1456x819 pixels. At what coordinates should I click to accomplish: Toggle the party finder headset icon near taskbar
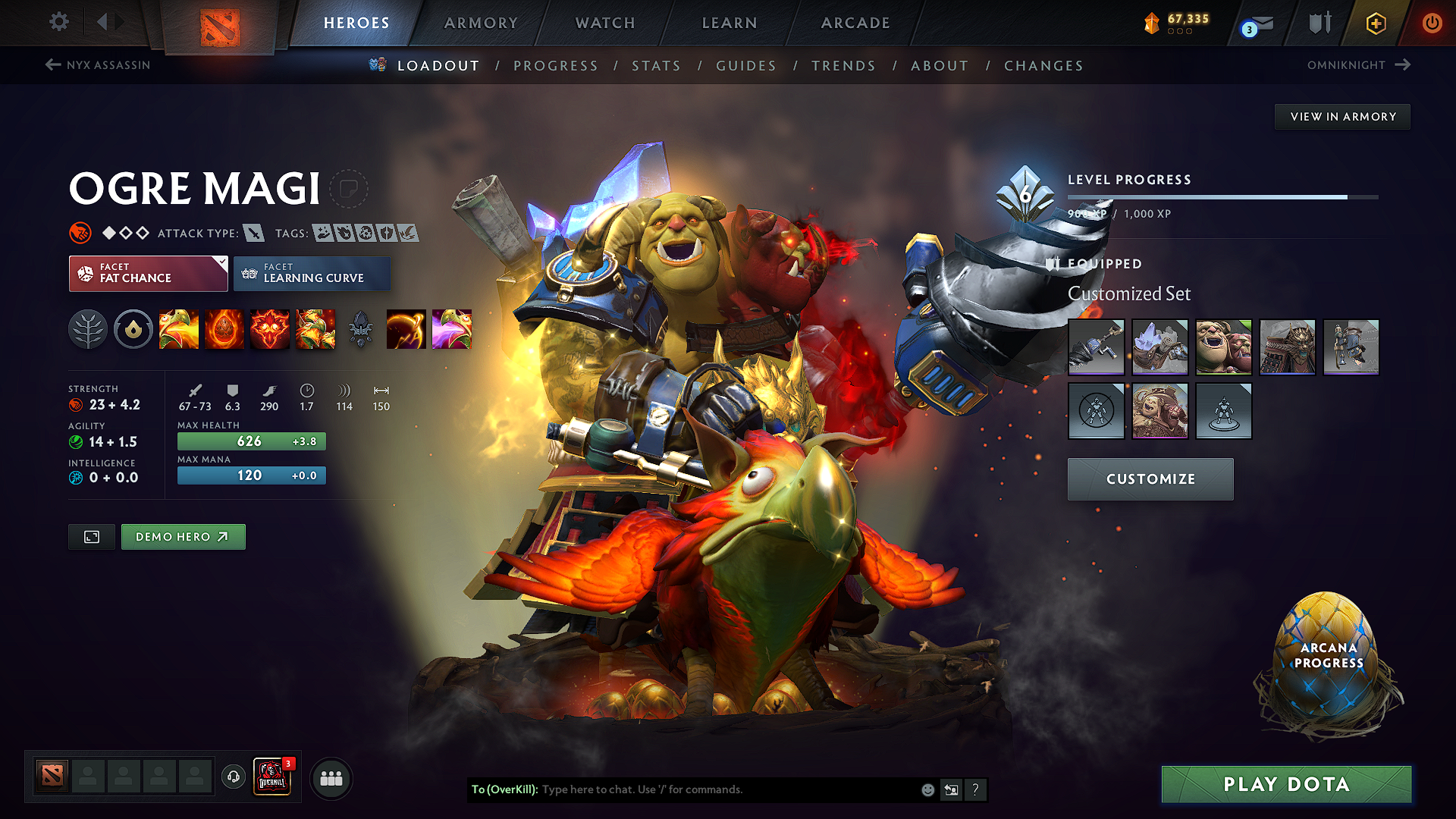233,777
